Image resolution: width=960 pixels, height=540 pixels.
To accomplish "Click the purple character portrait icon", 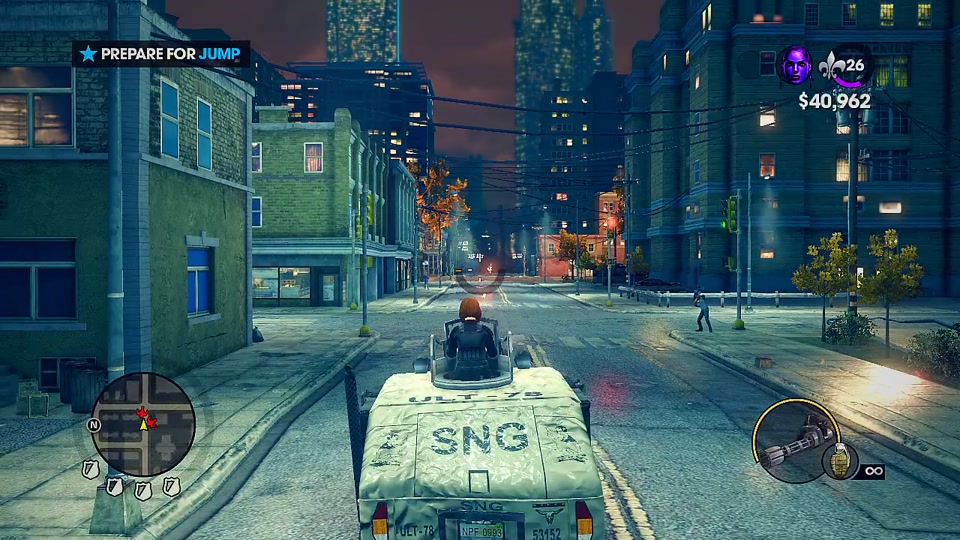I will click(797, 65).
